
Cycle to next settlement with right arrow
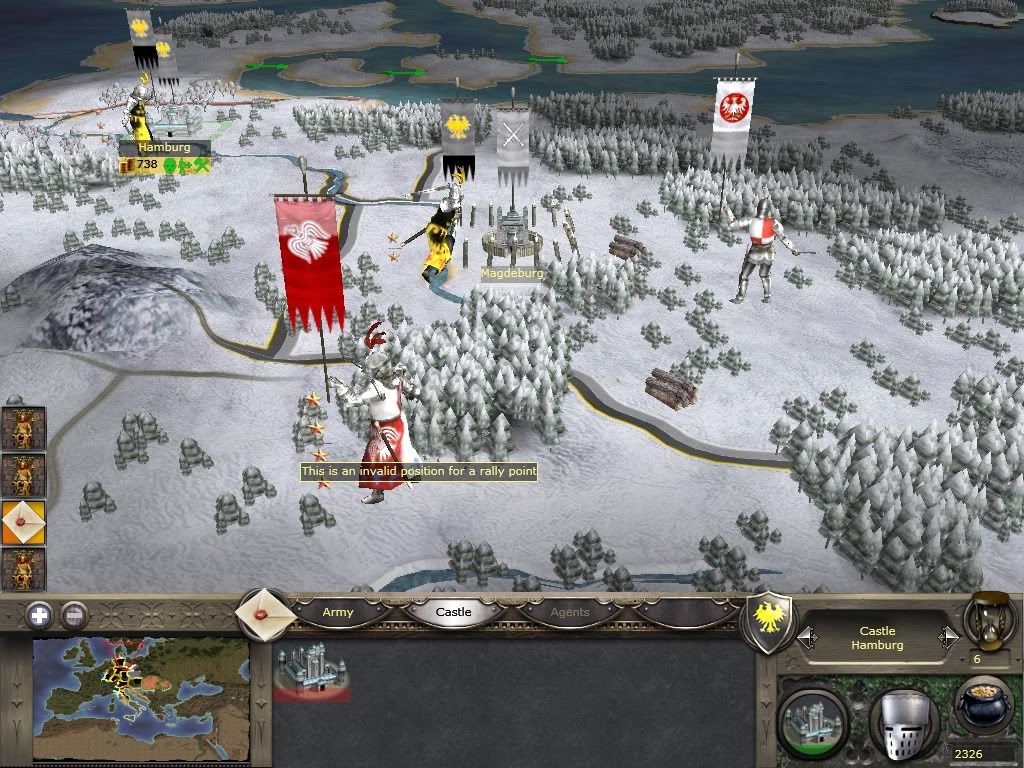(948, 637)
